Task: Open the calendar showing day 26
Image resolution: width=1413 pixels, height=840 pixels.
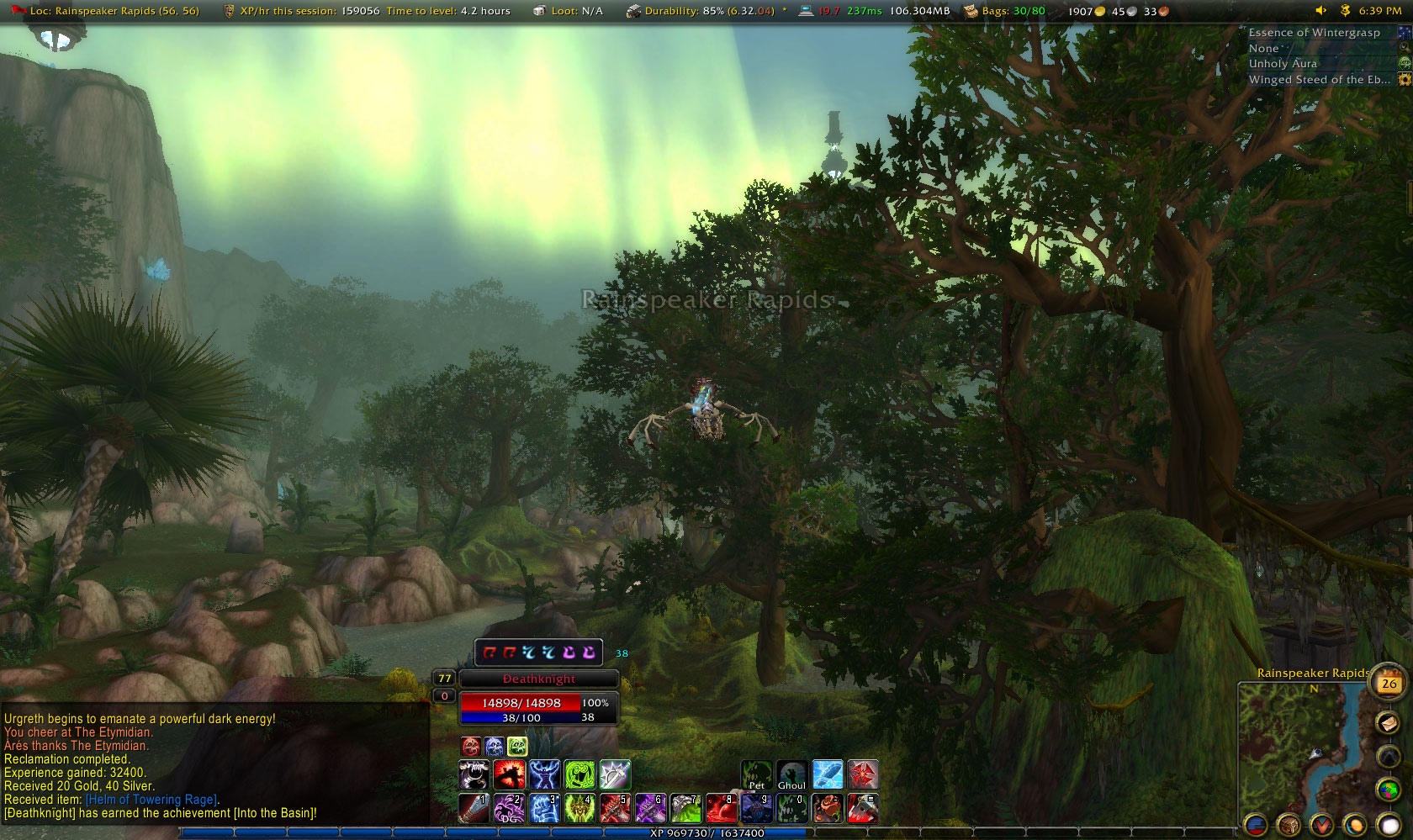Action: (1389, 683)
